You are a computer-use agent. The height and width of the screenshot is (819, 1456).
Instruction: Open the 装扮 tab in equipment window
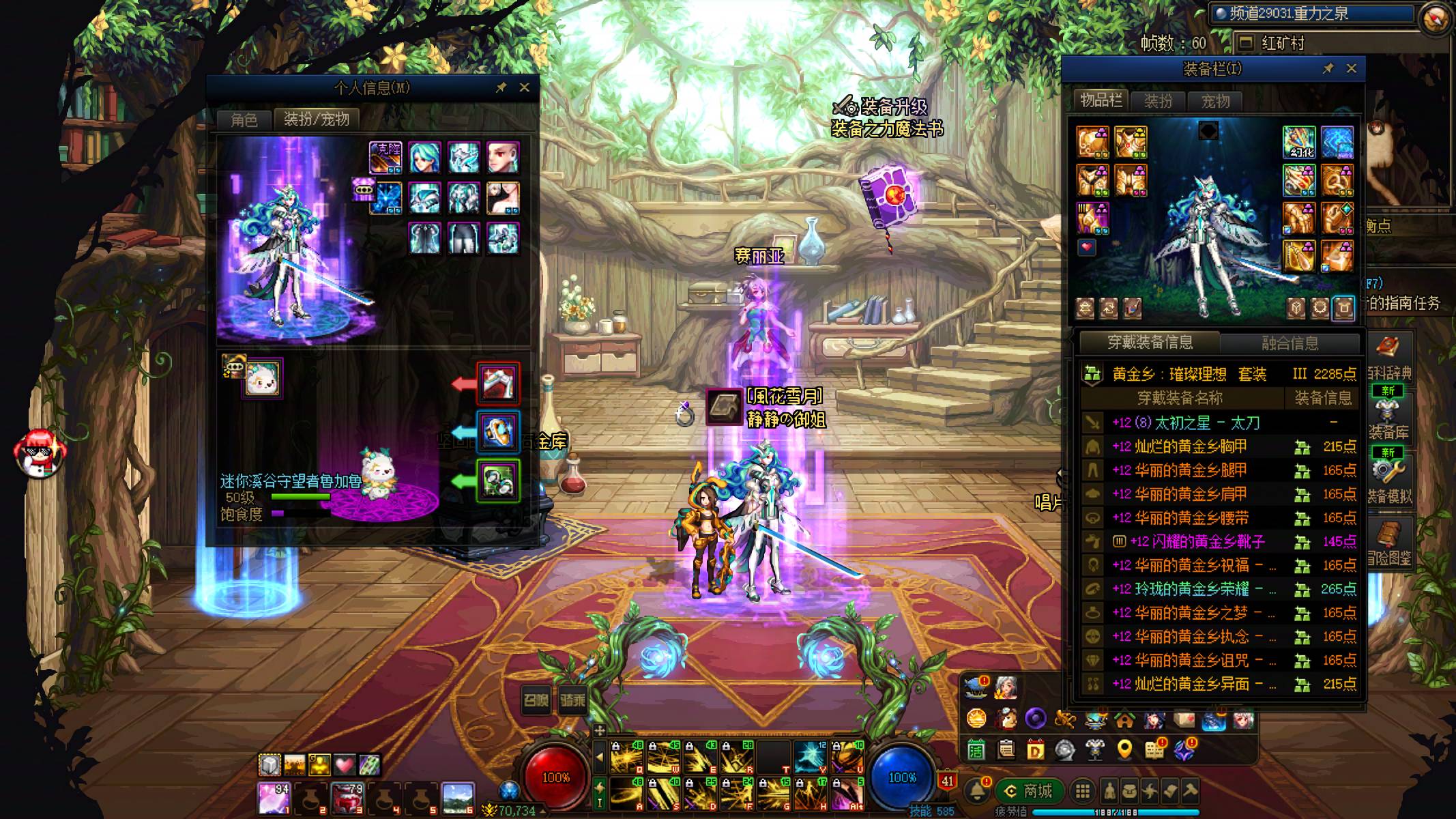[1158, 102]
